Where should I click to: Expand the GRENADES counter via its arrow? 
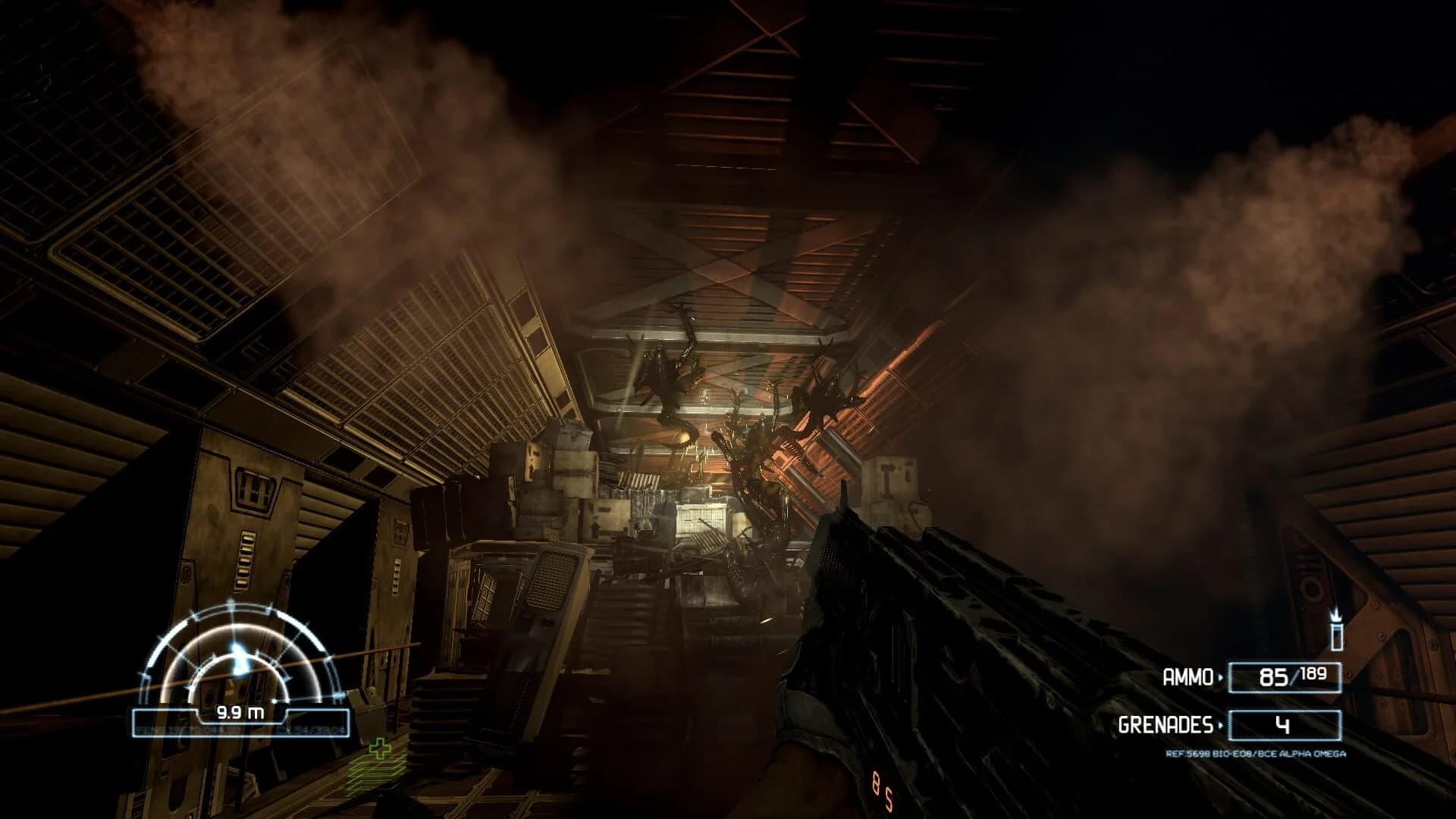pos(1222,726)
